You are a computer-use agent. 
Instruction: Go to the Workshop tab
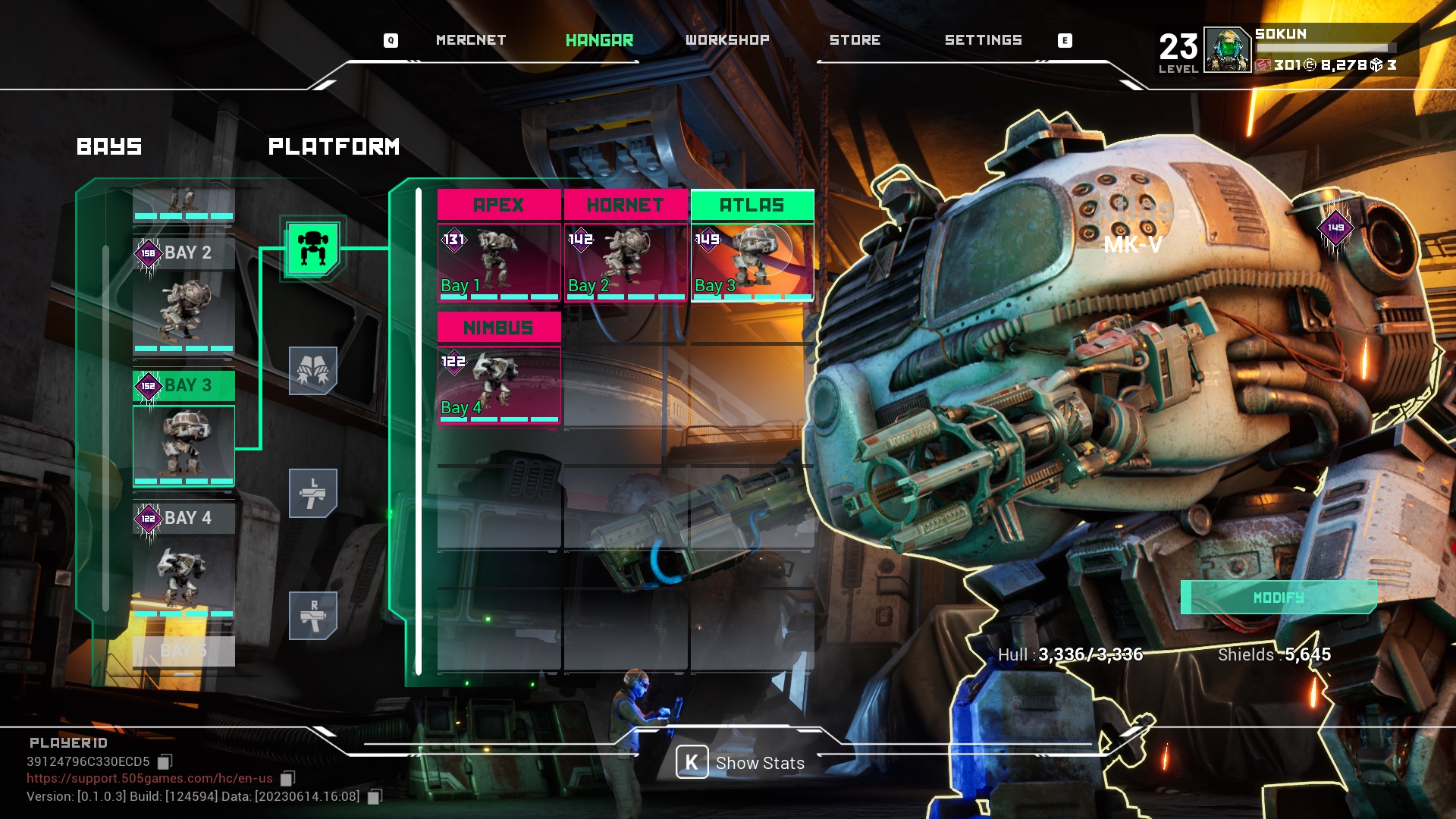pos(727,40)
